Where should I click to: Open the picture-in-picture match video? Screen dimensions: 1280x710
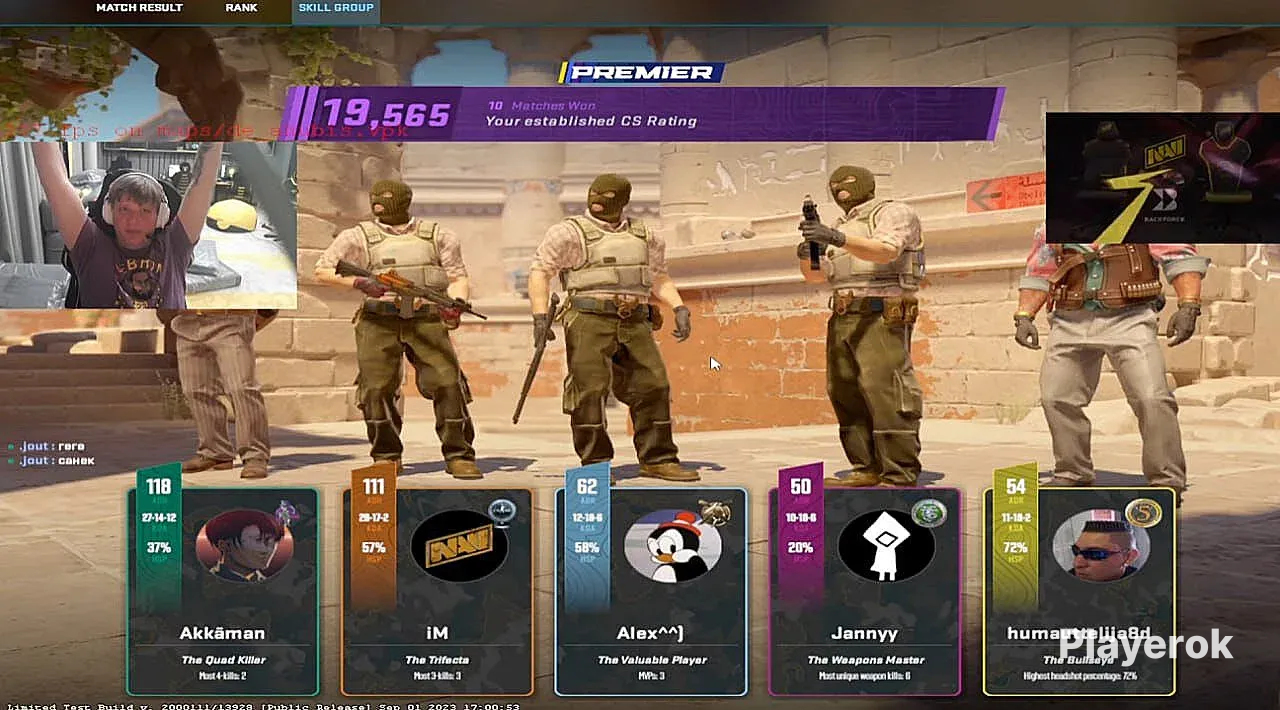pos(1162,177)
